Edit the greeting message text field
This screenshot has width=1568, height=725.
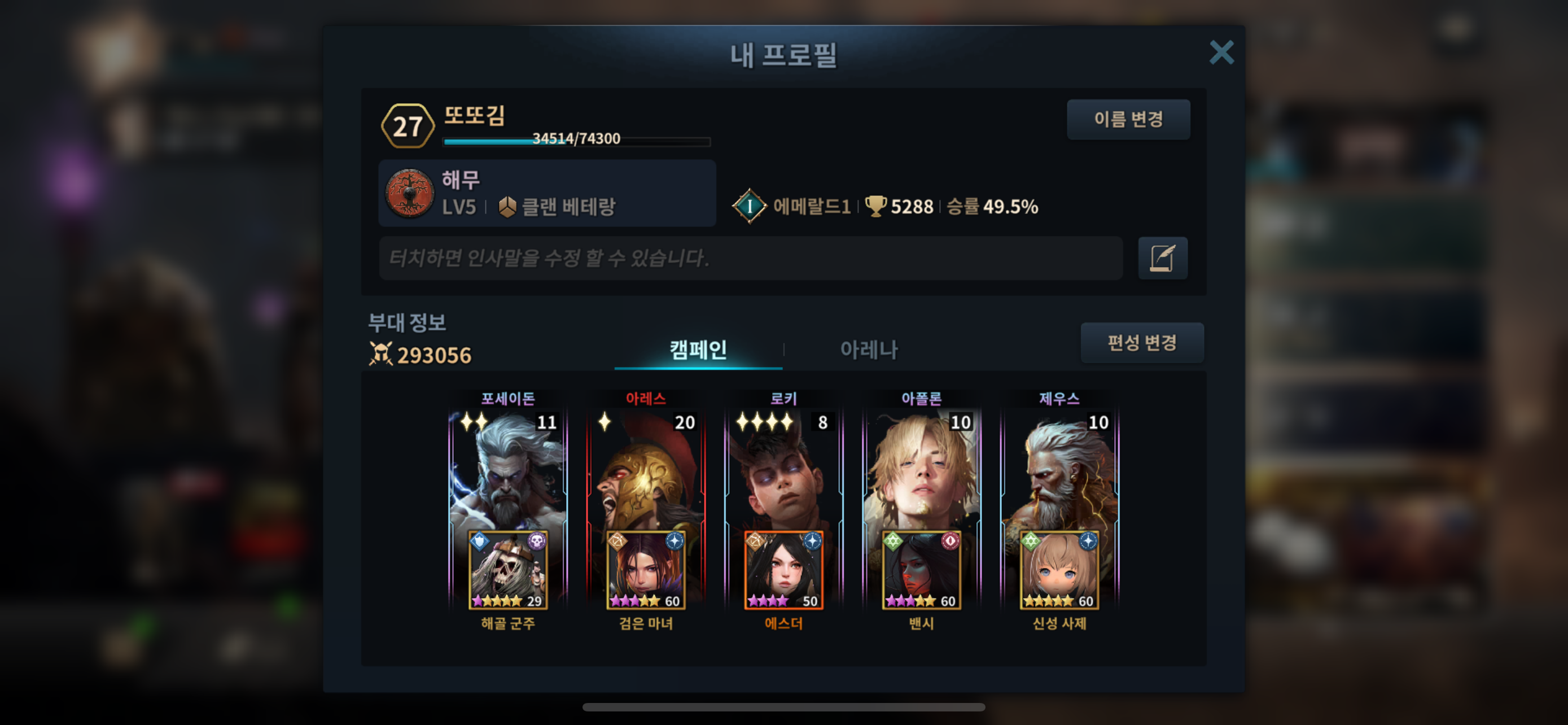click(750, 258)
